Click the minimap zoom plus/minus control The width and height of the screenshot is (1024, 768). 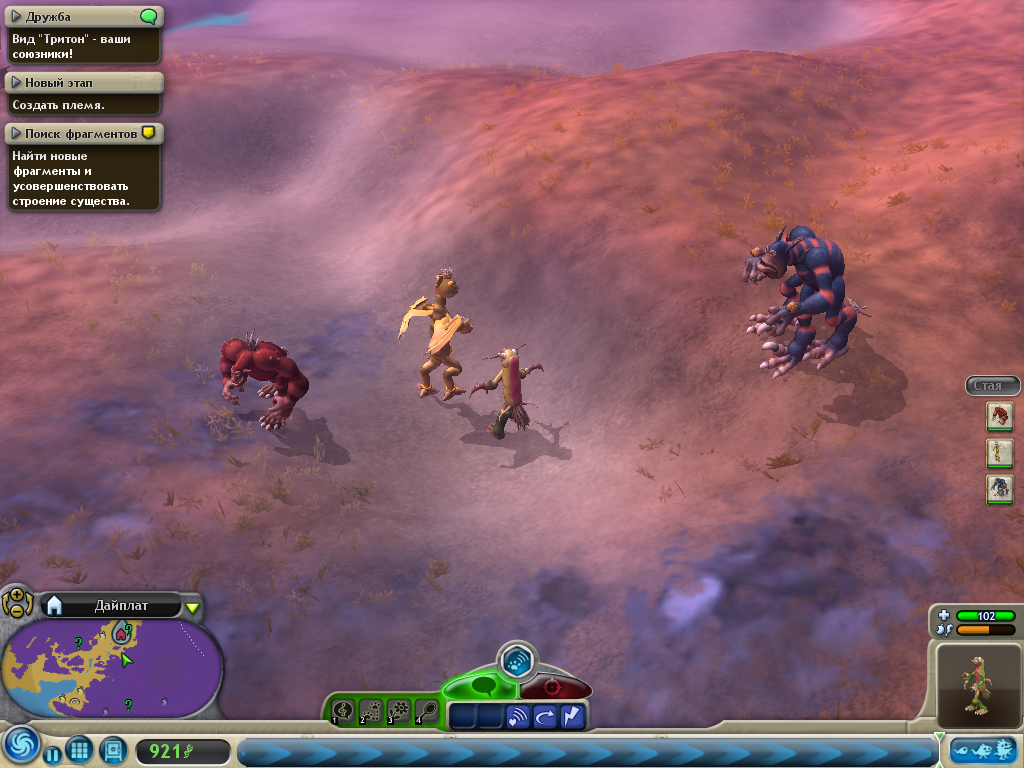(17, 602)
